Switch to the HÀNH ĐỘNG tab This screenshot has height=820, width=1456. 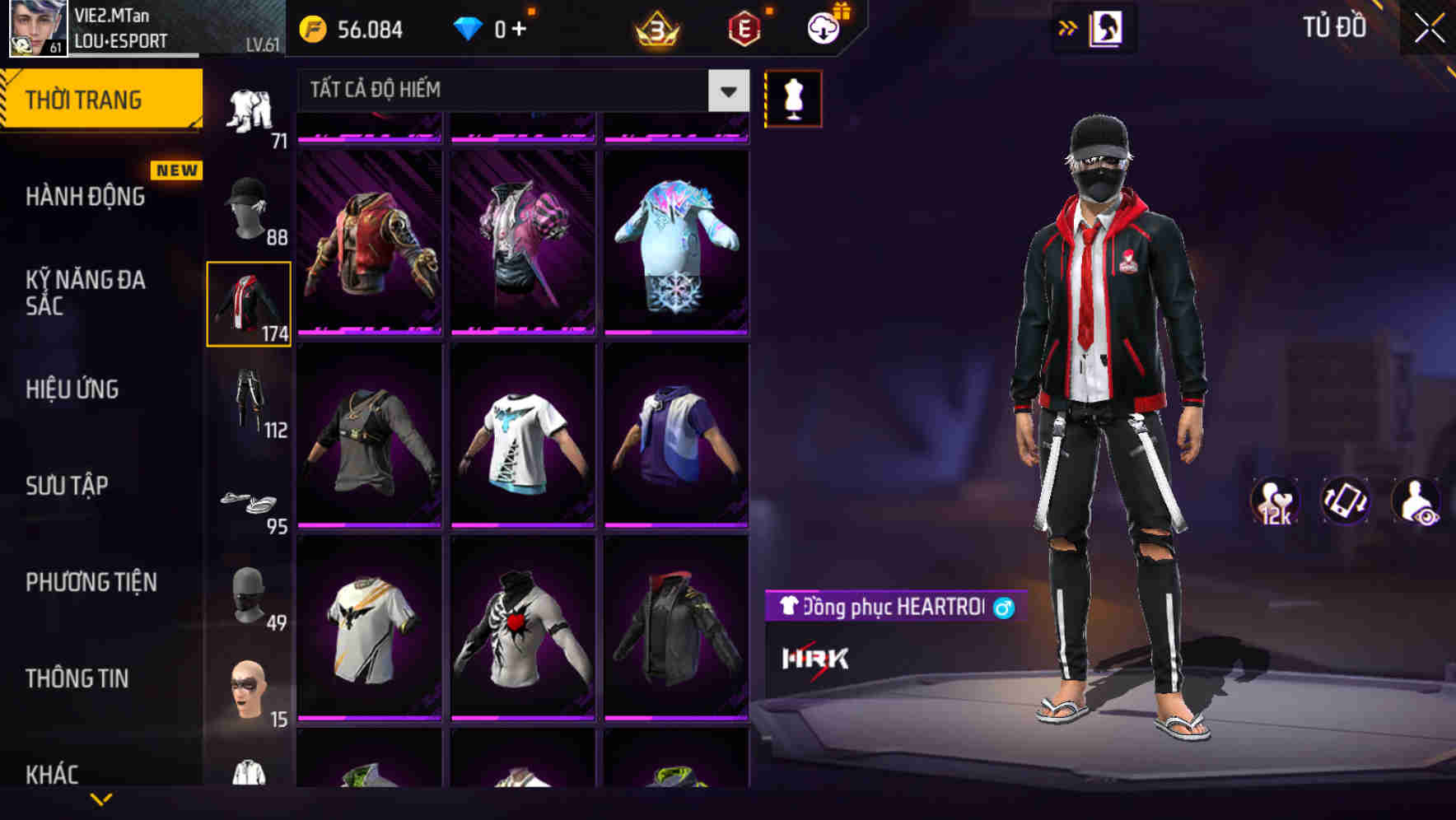(x=86, y=197)
